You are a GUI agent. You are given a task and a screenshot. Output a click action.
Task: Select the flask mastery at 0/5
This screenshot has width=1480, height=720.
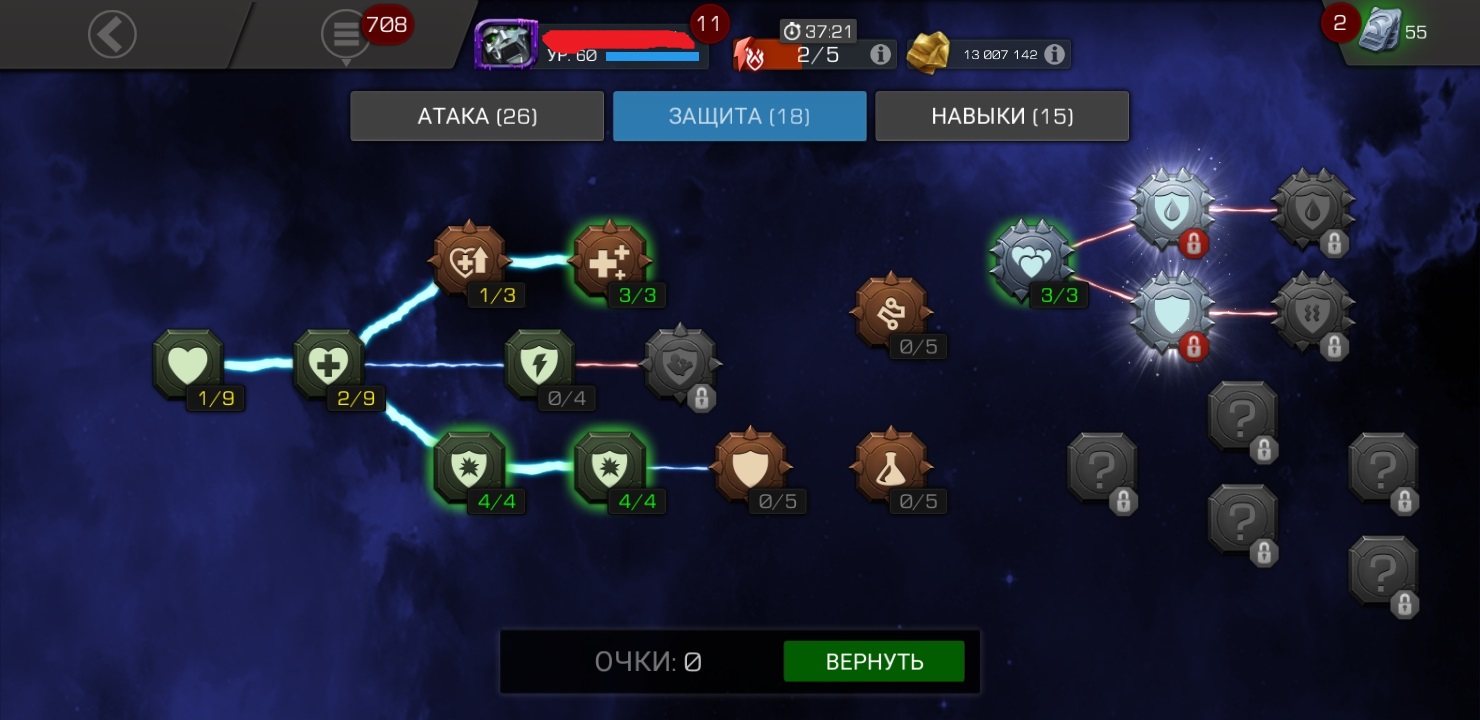891,466
